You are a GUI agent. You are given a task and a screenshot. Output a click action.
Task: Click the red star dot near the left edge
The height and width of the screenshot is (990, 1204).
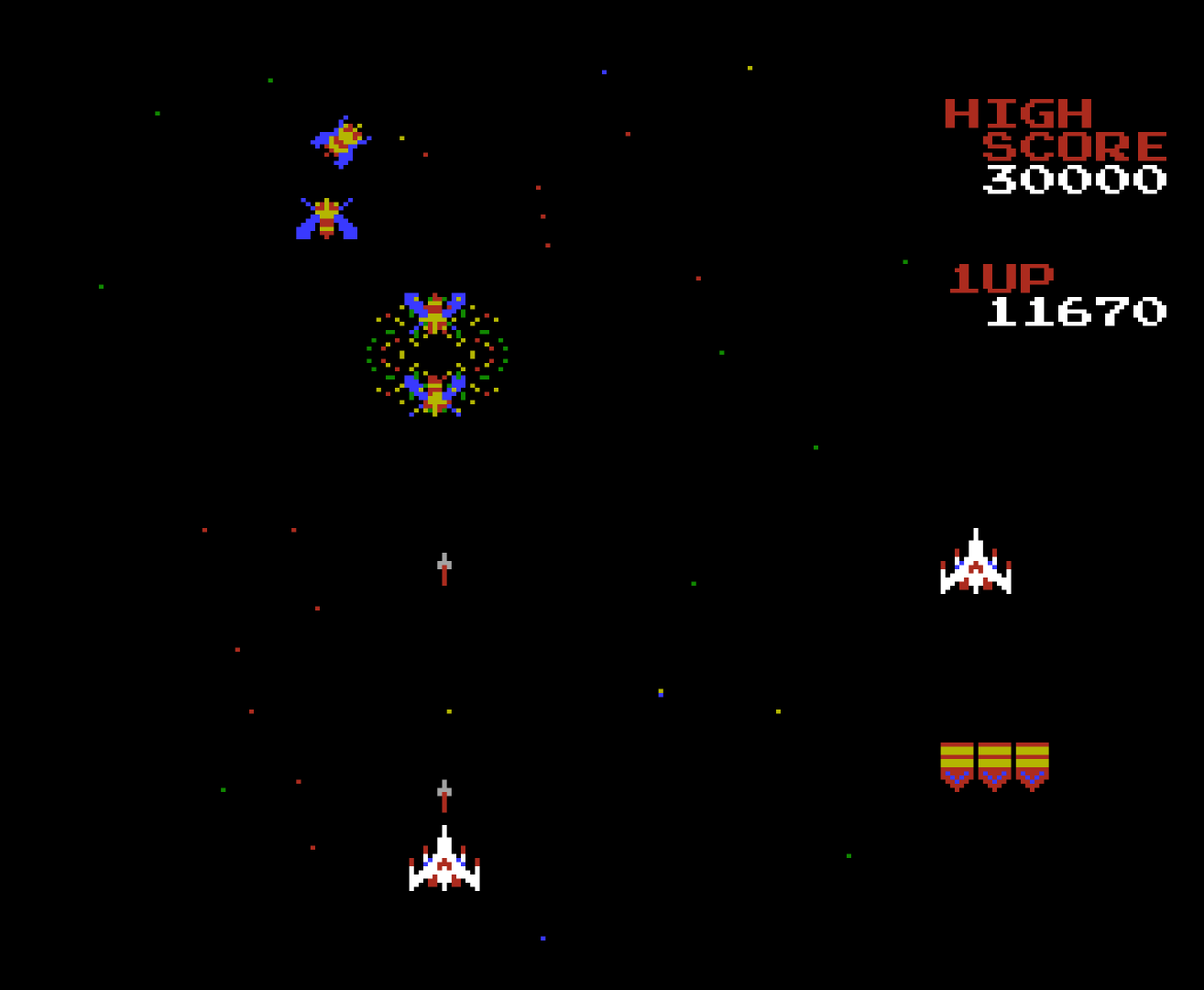[x=206, y=530]
